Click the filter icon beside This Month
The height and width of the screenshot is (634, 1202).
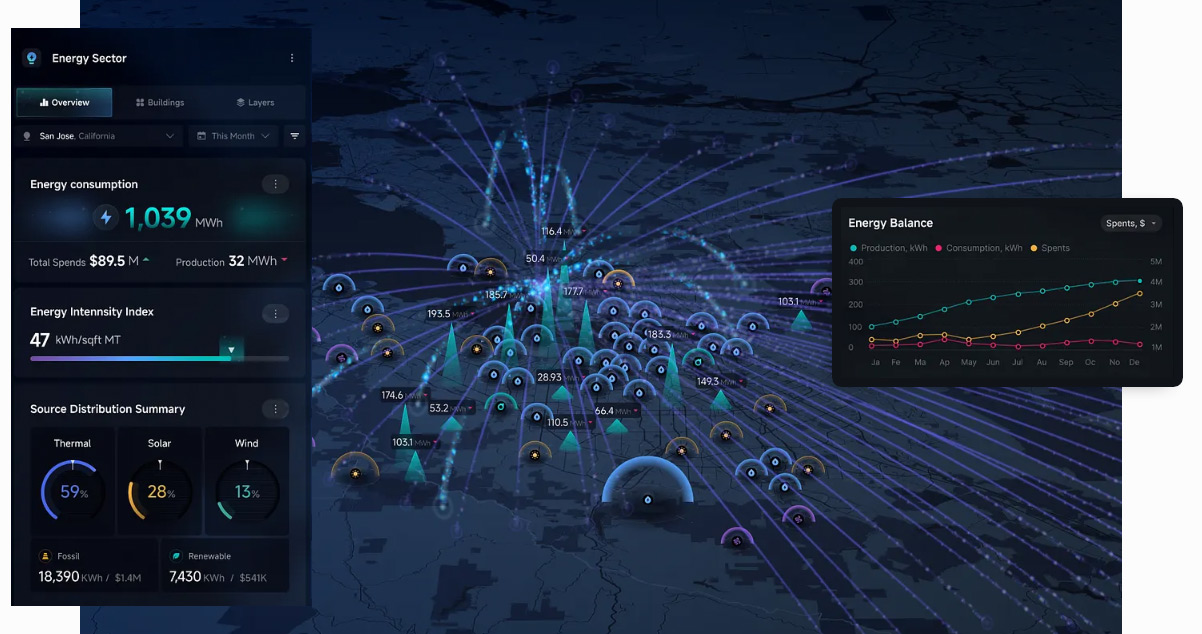pos(295,136)
